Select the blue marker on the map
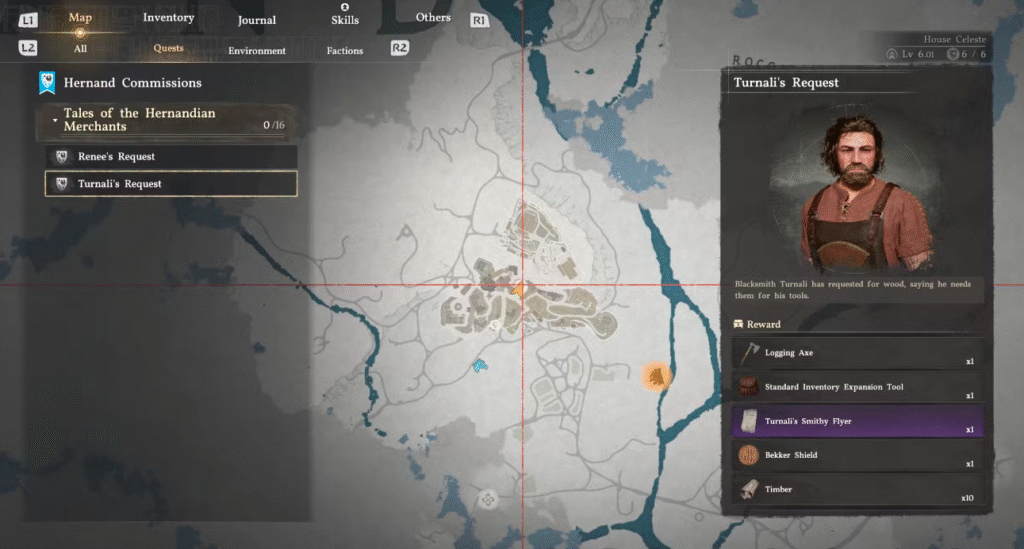This screenshot has width=1024, height=549. (x=480, y=365)
